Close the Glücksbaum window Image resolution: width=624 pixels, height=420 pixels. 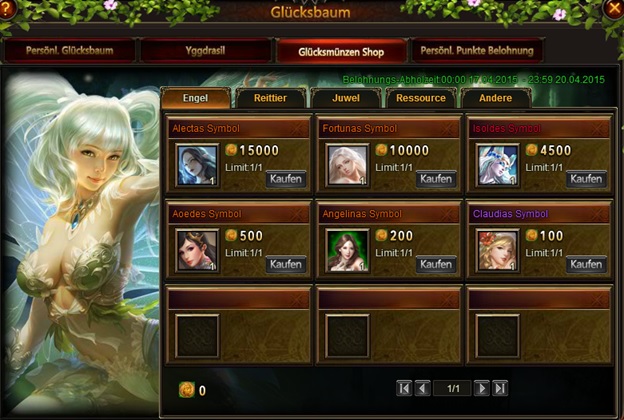click(x=613, y=8)
